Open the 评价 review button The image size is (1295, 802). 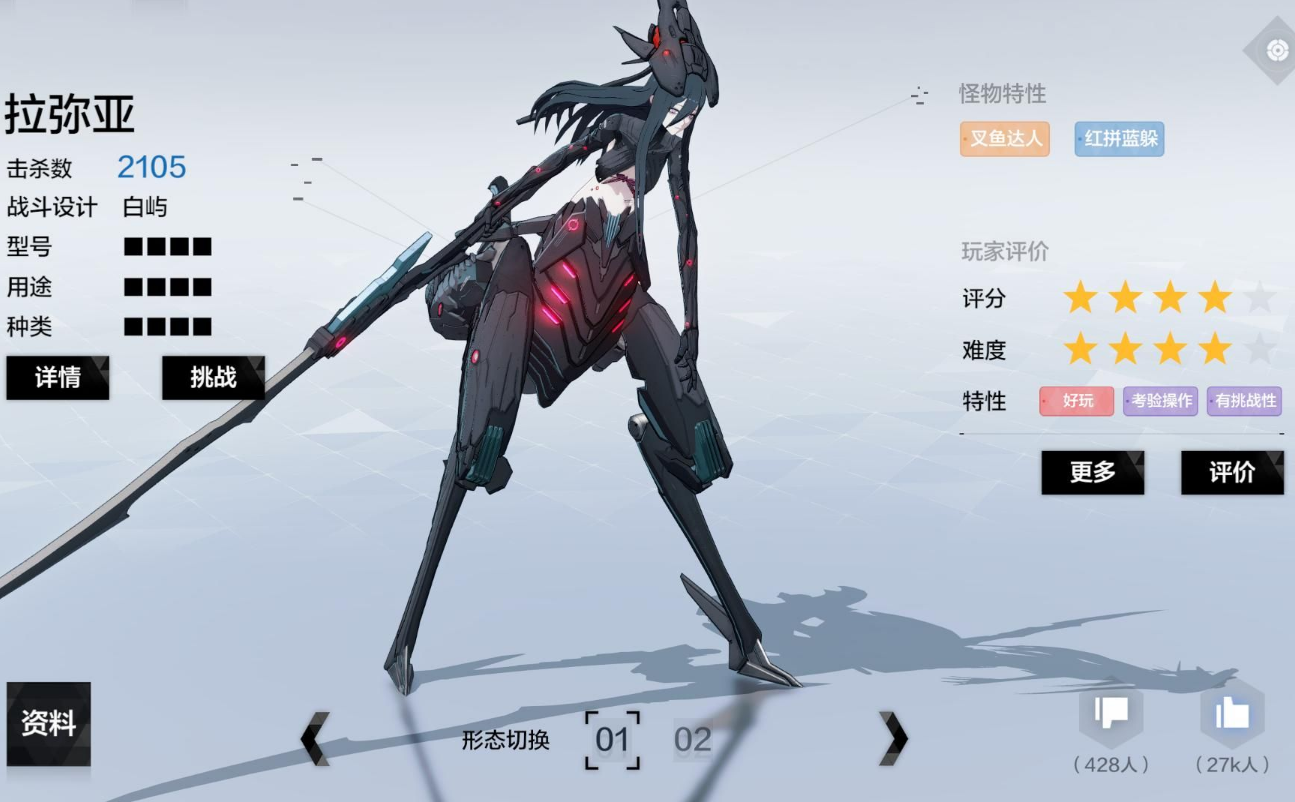[x=1232, y=472]
